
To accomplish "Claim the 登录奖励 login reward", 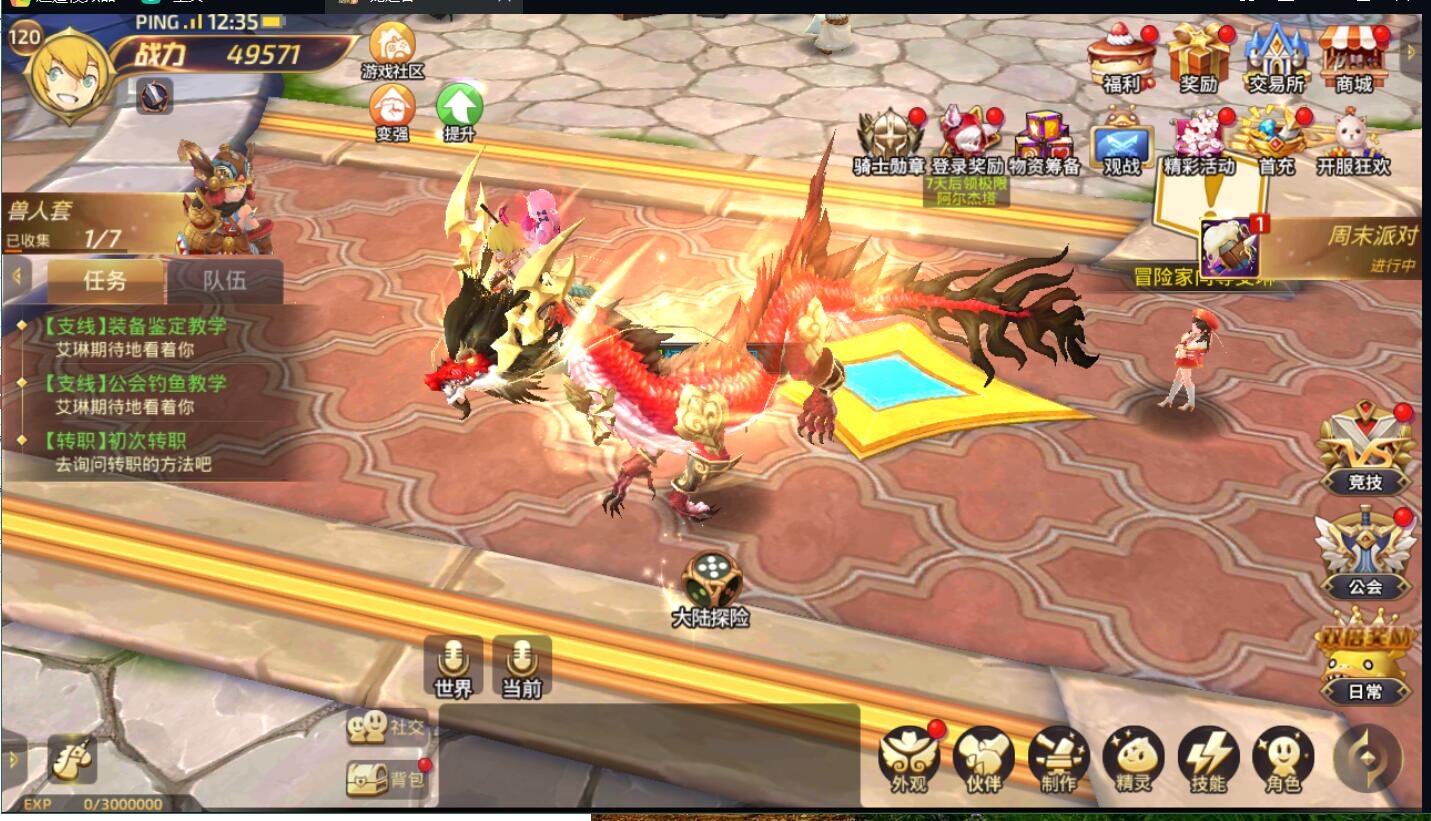I will tap(966, 140).
